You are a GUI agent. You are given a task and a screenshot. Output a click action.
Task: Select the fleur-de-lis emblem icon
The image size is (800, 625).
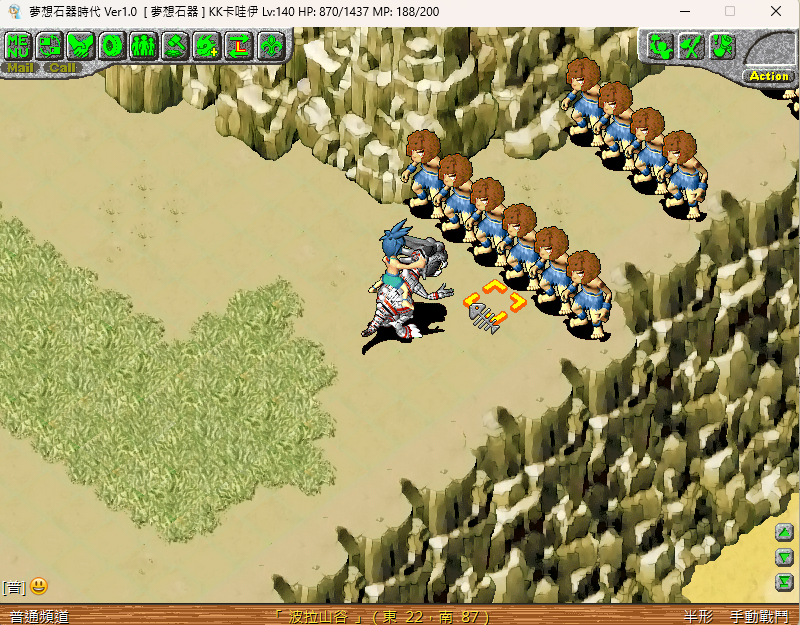[x=270, y=45]
